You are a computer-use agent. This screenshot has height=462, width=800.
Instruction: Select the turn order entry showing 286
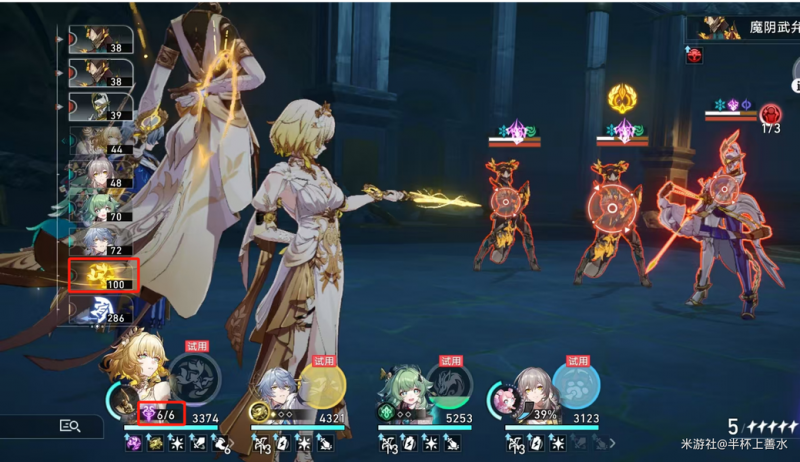(x=102, y=309)
